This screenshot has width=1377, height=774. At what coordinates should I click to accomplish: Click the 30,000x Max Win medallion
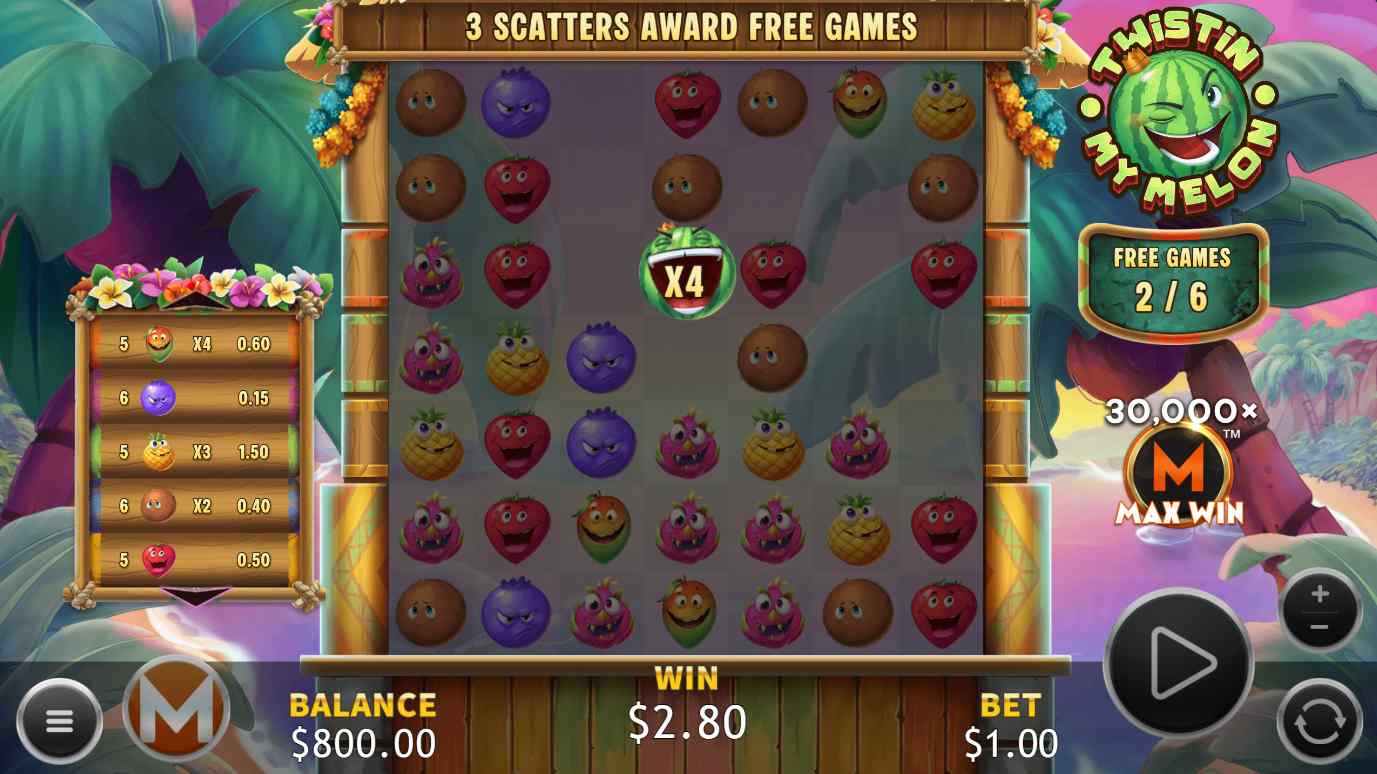[x=1175, y=465]
